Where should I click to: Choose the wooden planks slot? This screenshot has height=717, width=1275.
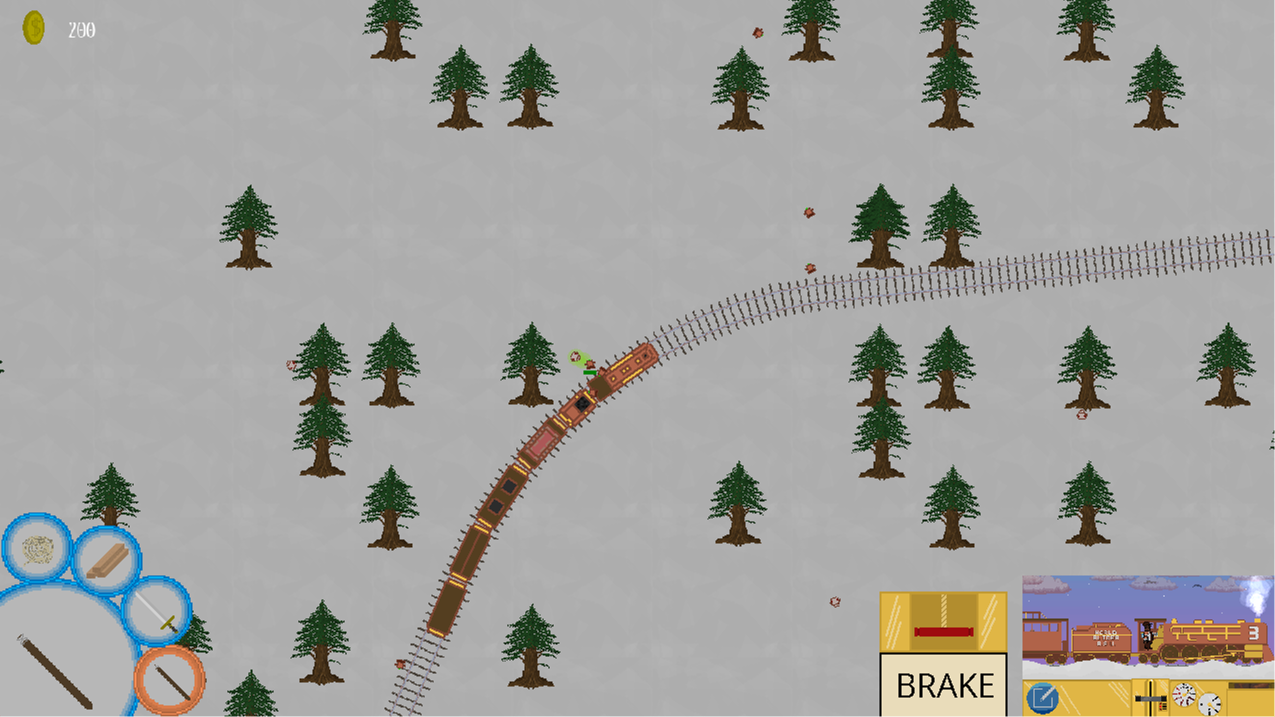(106, 560)
